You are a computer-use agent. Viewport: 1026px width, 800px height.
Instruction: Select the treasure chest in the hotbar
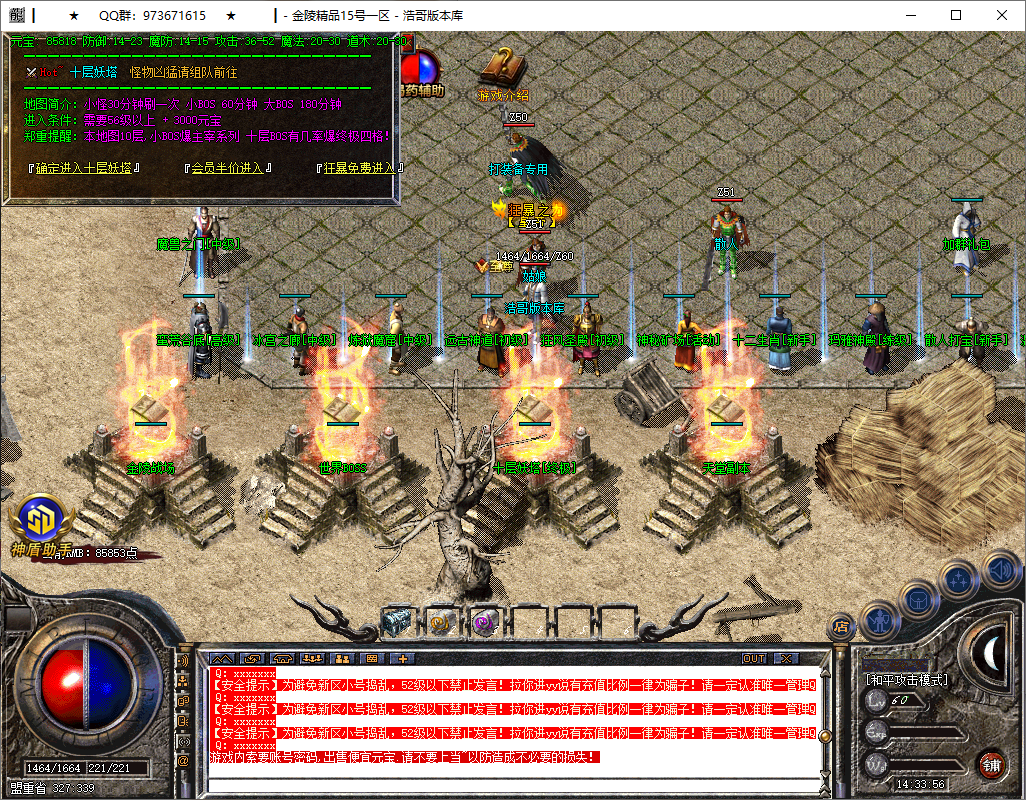[x=397, y=621]
